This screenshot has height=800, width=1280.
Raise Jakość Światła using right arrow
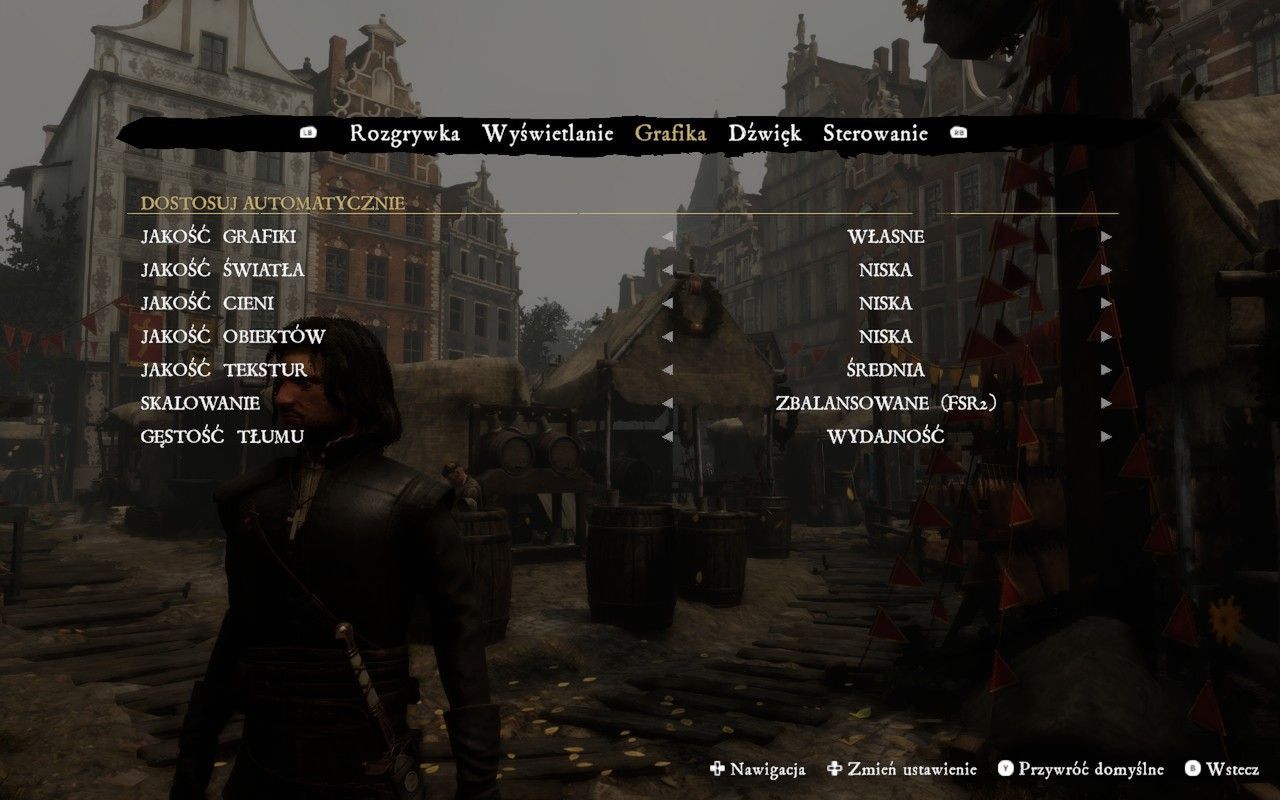click(1106, 270)
